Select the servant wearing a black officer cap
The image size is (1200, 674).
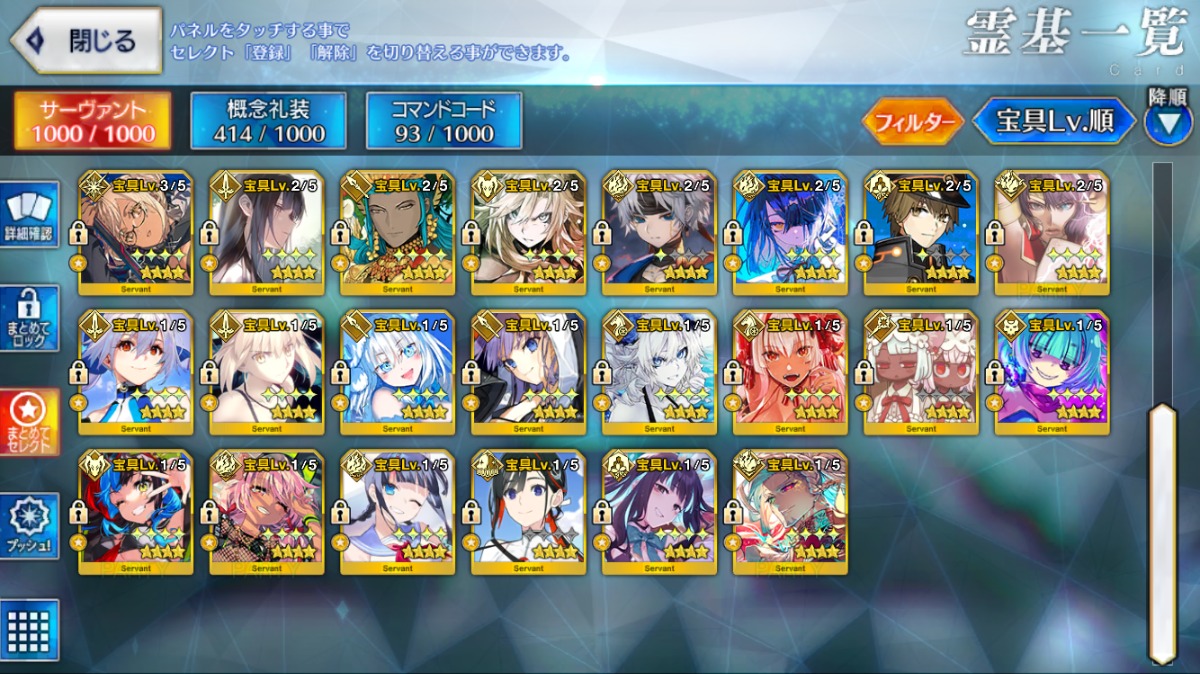coord(921,233)
